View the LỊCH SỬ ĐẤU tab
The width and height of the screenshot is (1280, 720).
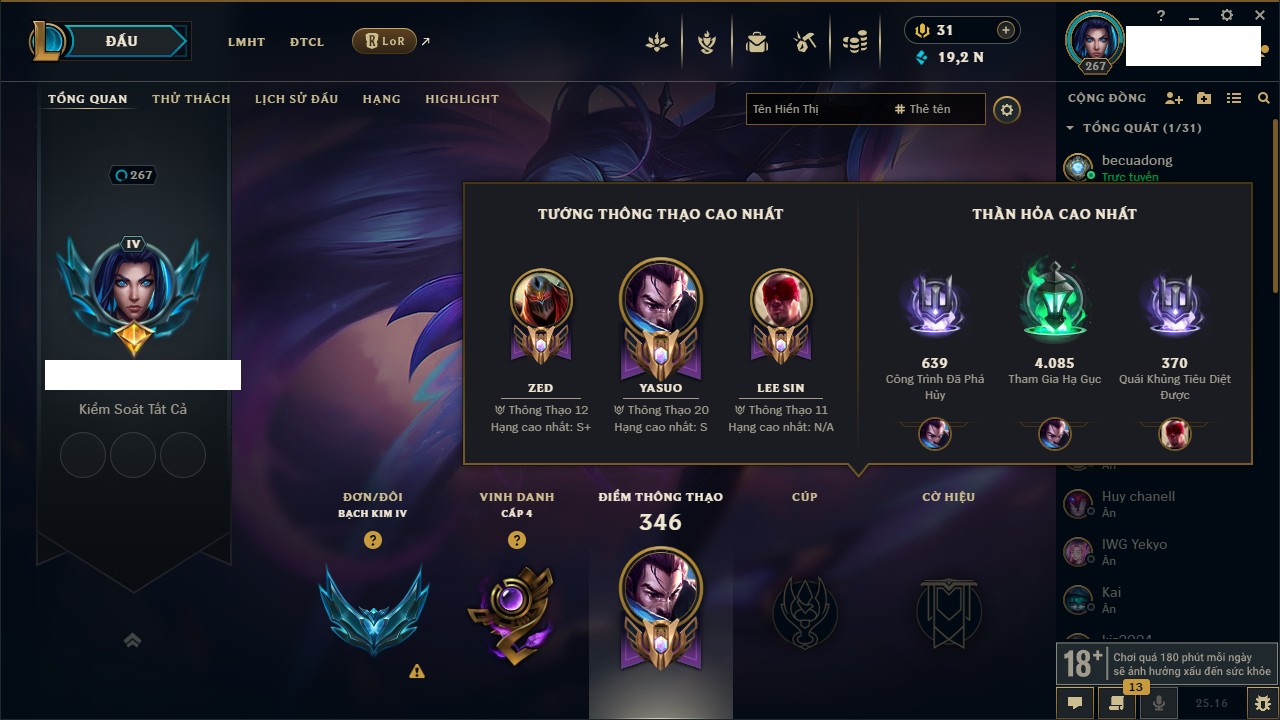coord(296,99)
